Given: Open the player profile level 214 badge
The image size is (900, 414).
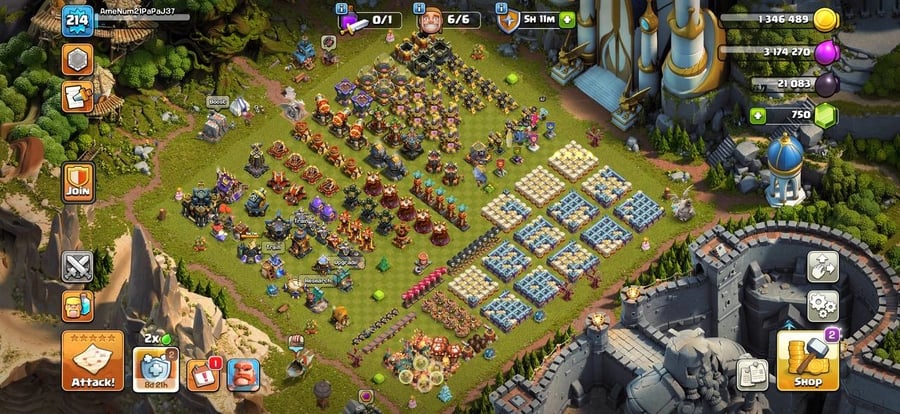Looking at the screenshot, I should (x=77, y=21).
